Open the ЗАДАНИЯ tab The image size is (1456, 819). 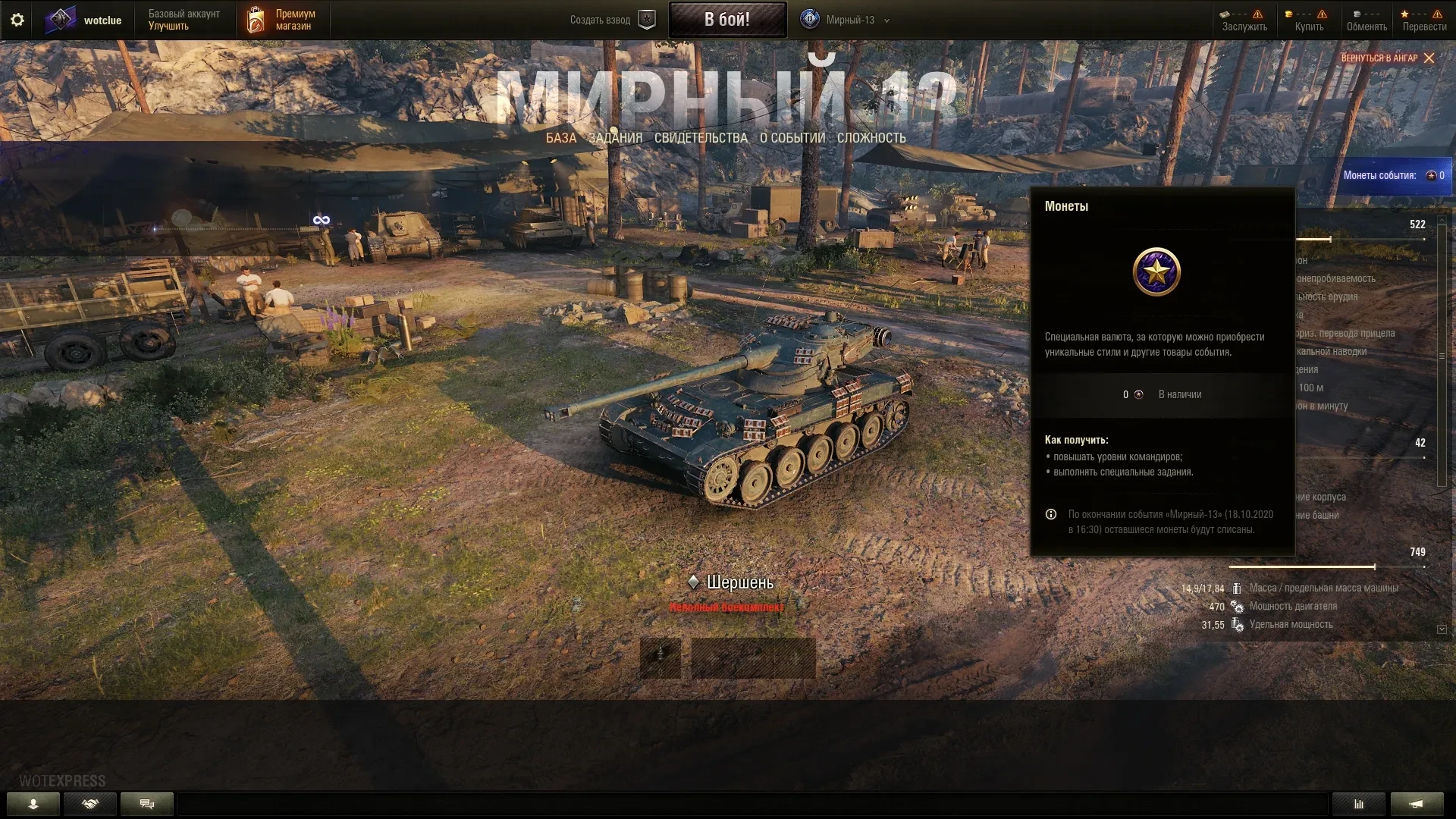[615, 138]
